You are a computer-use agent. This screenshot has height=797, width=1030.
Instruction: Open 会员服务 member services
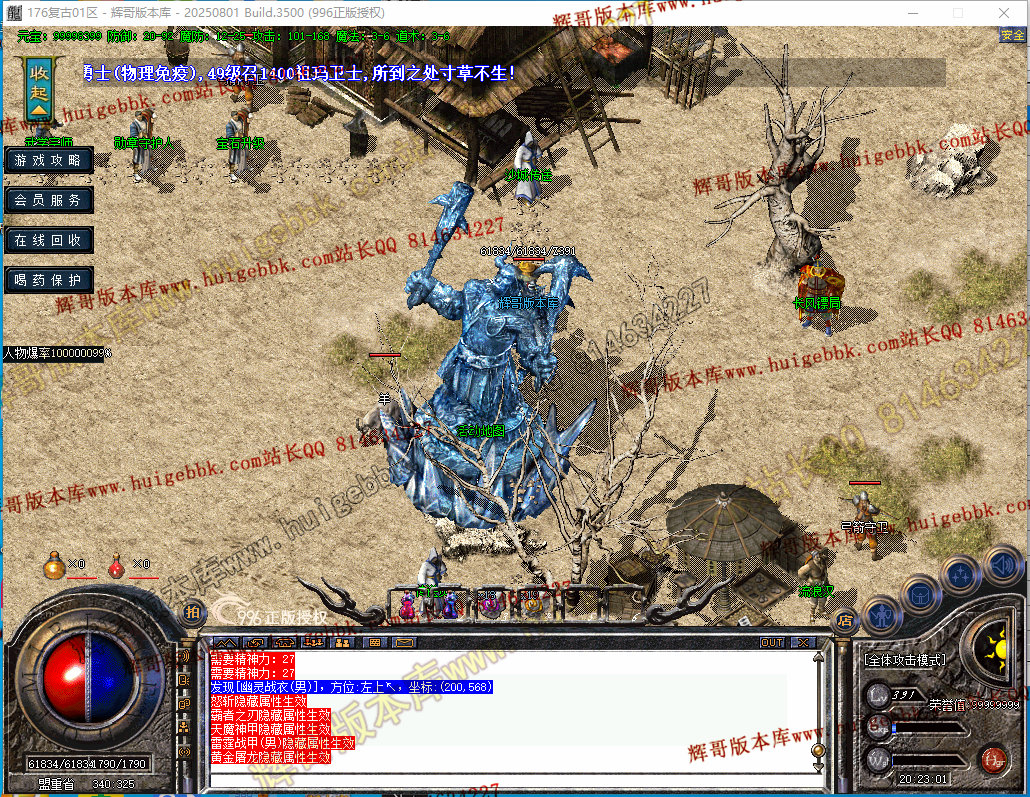(x=49, y=200)
